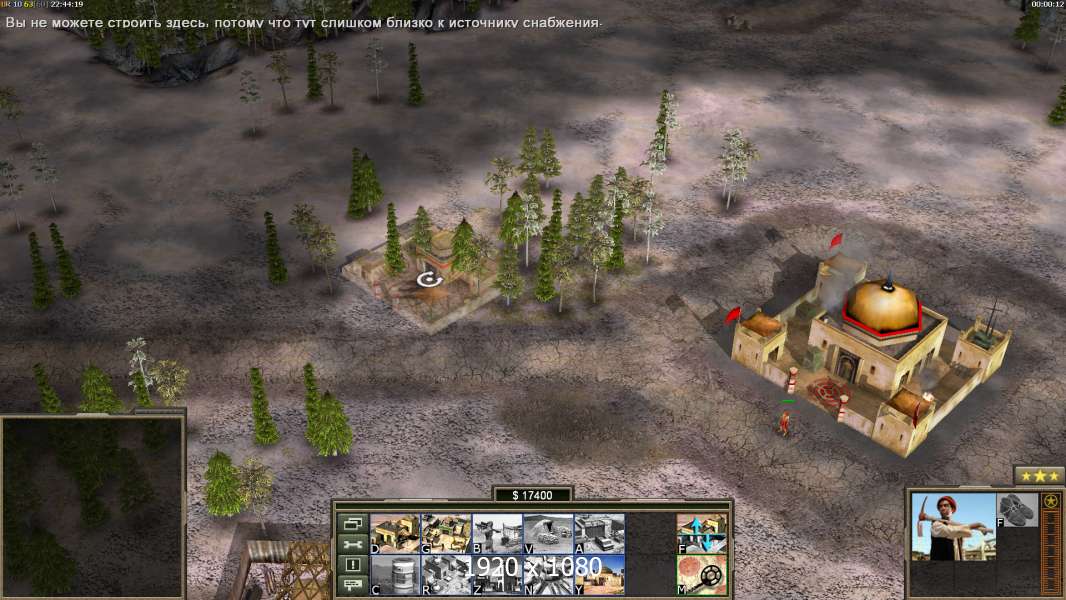Click the overlapping windows button
The height and width of the screenshot is (600, 1066).
352,523
